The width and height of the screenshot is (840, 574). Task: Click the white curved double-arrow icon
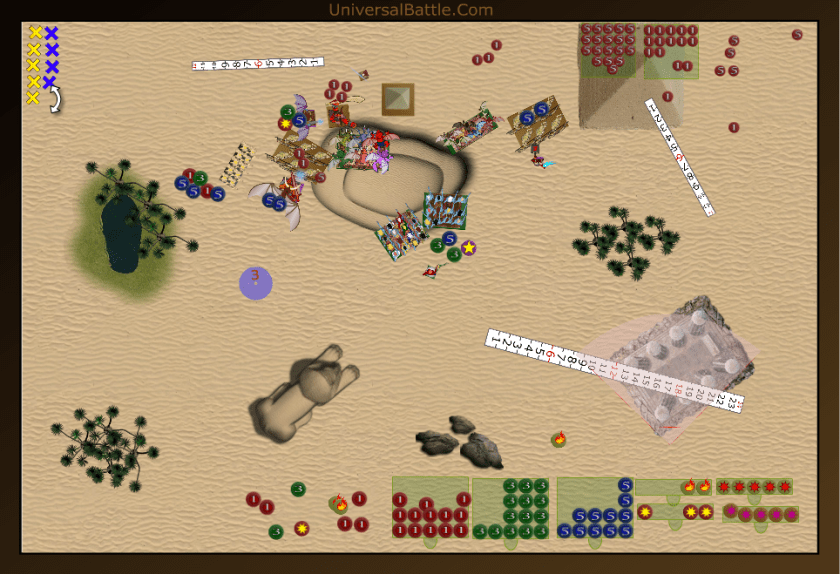[56, 99]
